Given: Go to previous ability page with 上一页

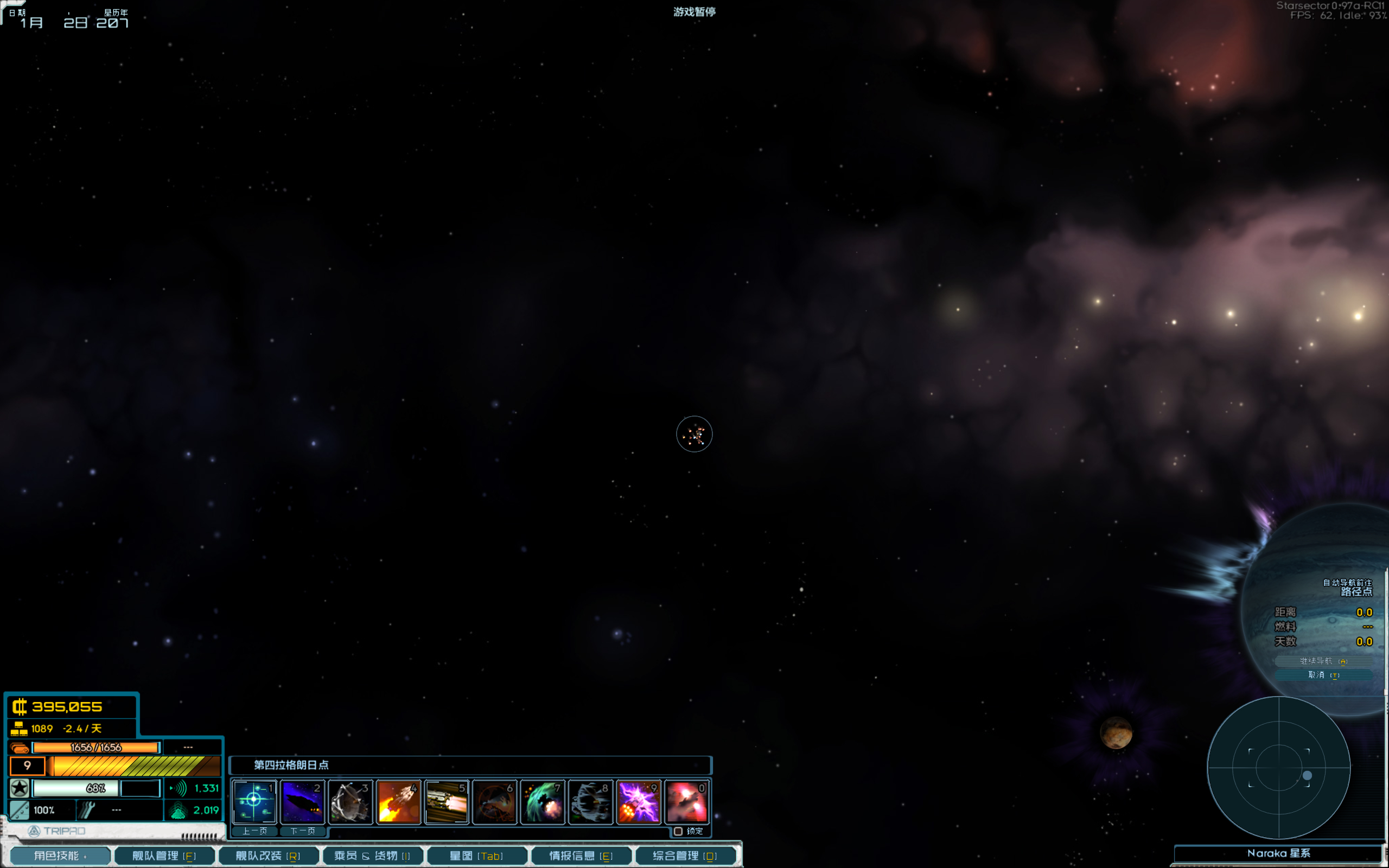Looking at the screenshot, I should [x=254, y=831].
